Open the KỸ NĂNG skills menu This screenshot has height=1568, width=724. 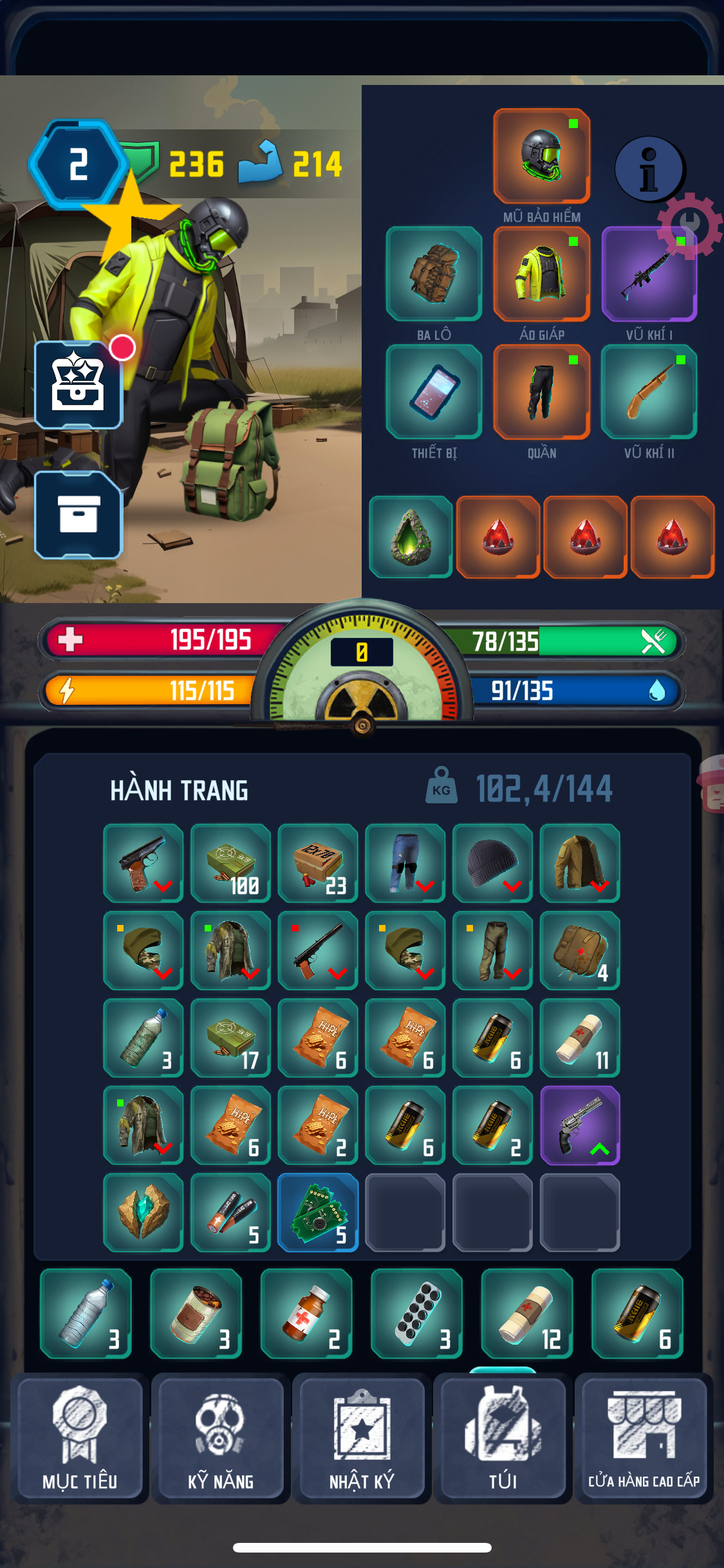click(x=220, y=1439)
